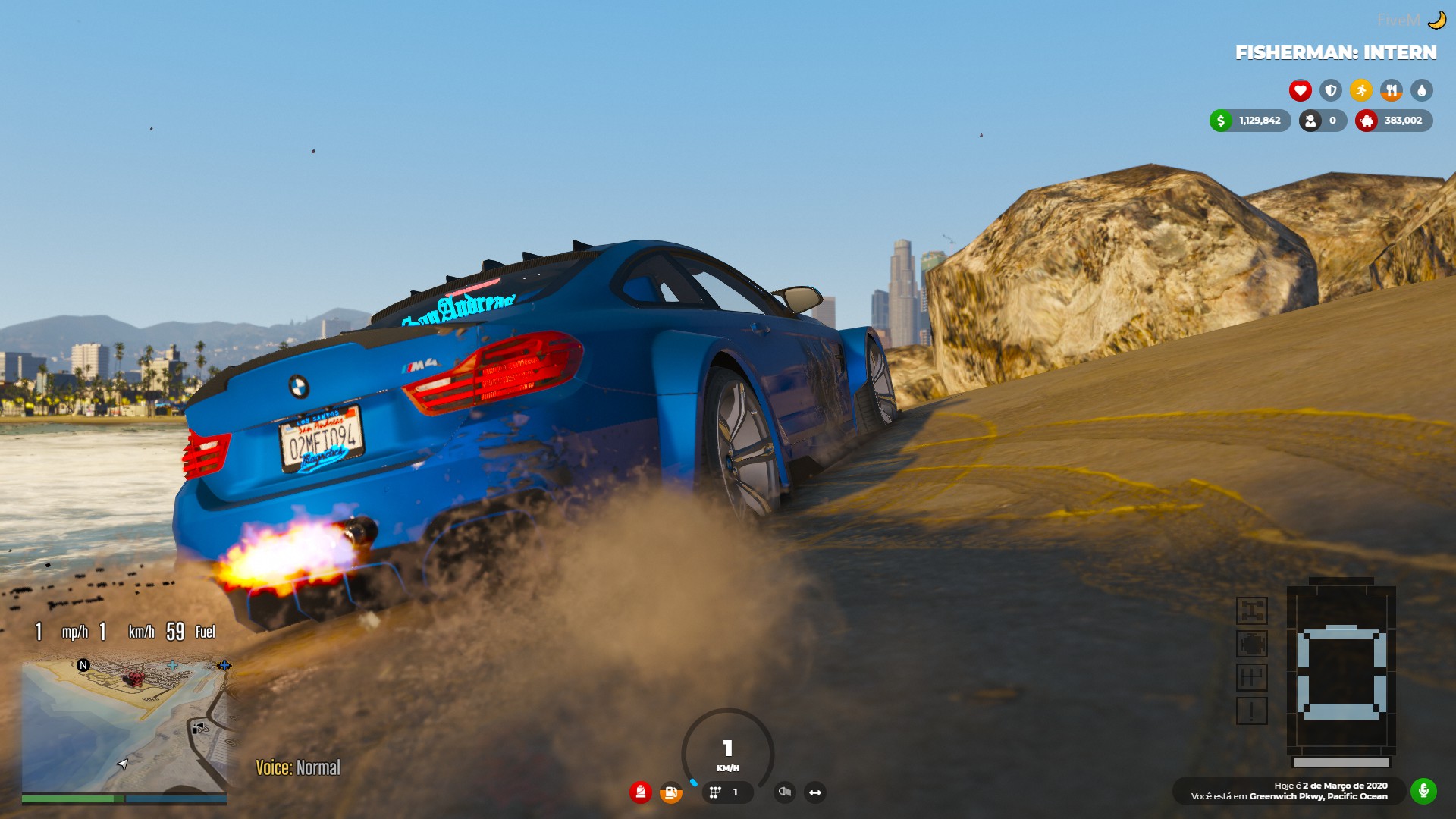Click the water drop thirst icon
This screenshot has width=1456, height=819.
click(1421, 91)
